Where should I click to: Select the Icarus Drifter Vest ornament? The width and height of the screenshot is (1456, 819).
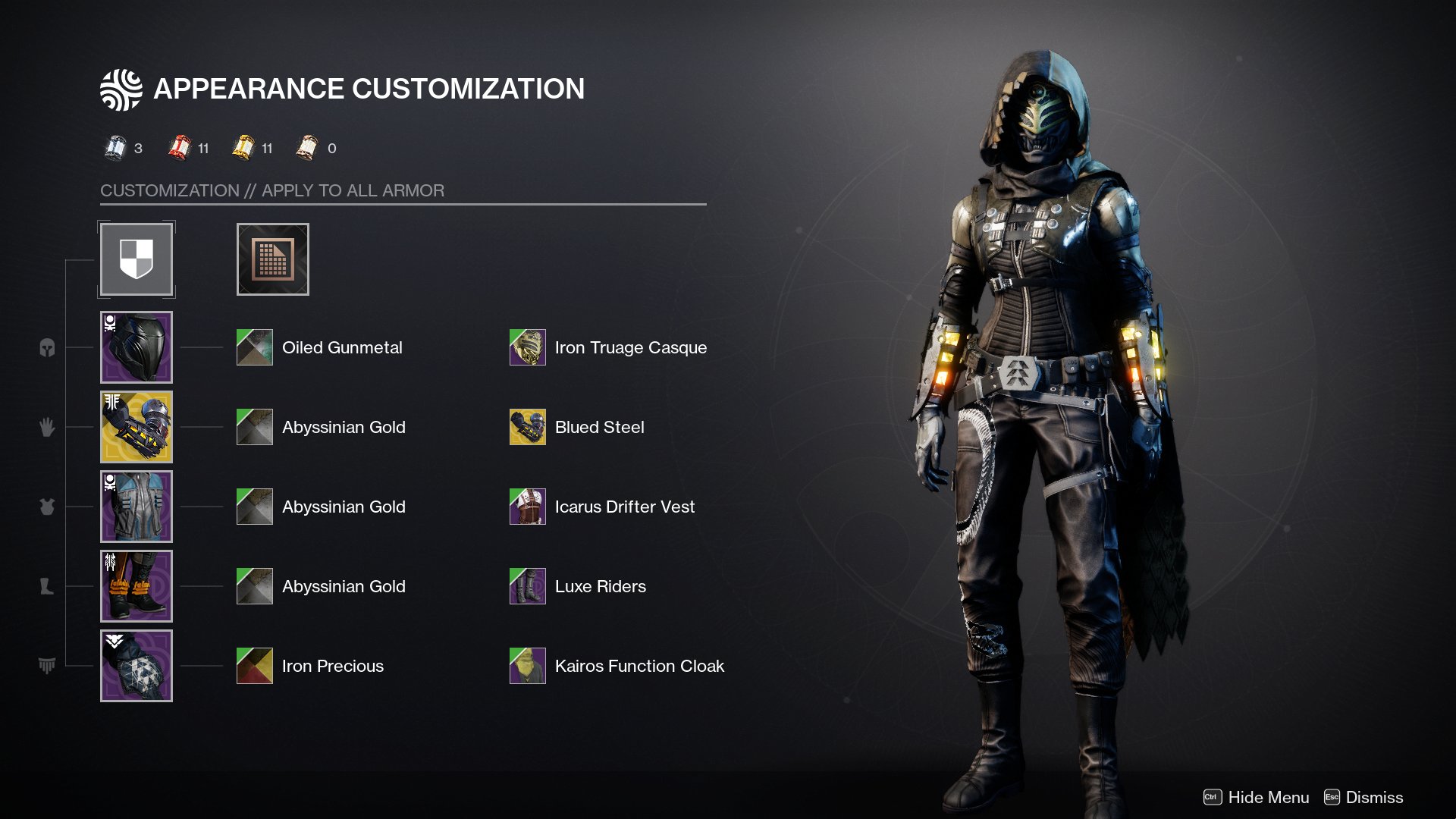[528, 507]
